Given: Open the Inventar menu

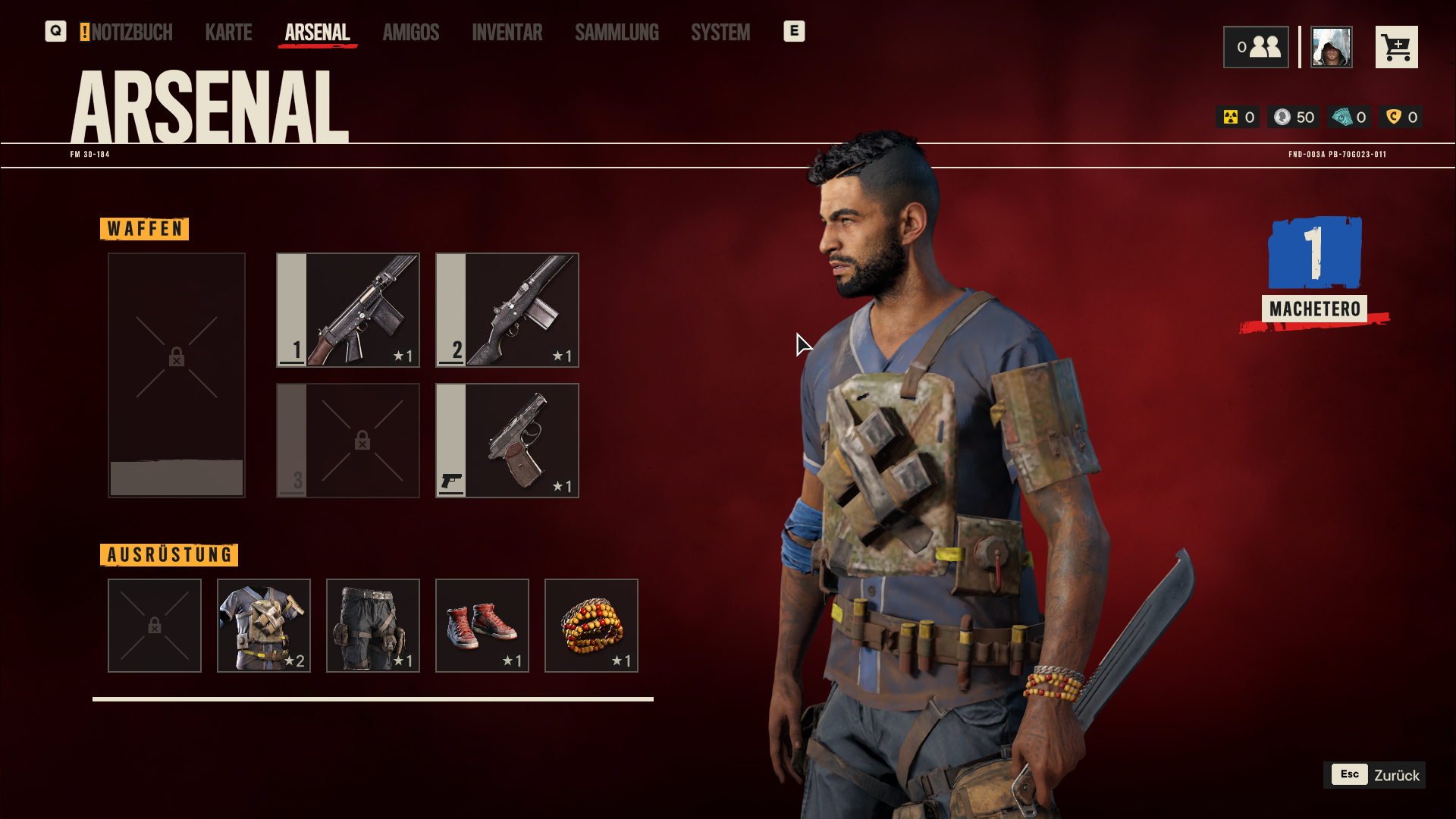Looking at the screenshot, I should [x=507, y=32].
